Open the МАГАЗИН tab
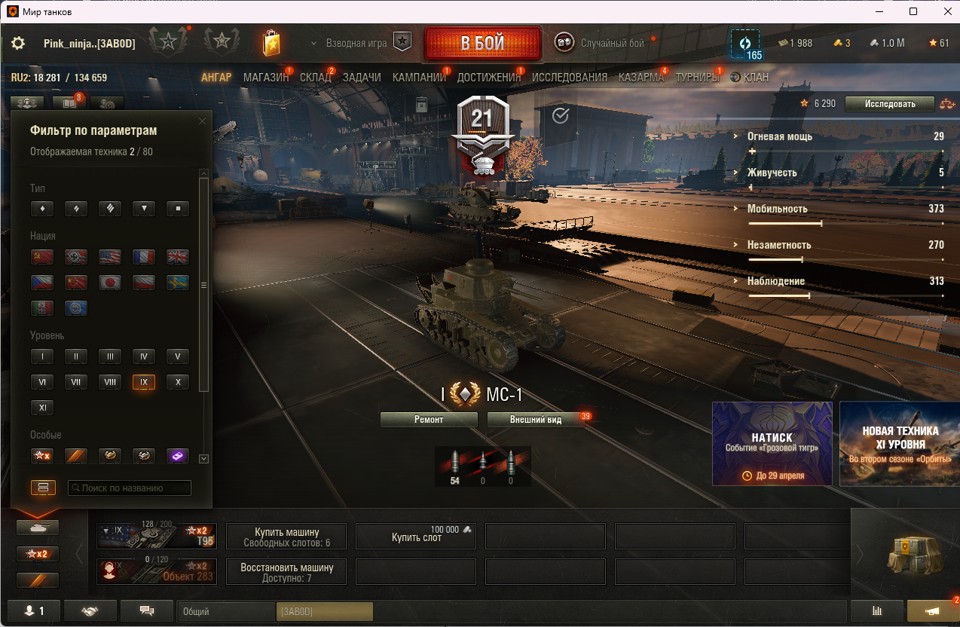 tap(265, 77)
